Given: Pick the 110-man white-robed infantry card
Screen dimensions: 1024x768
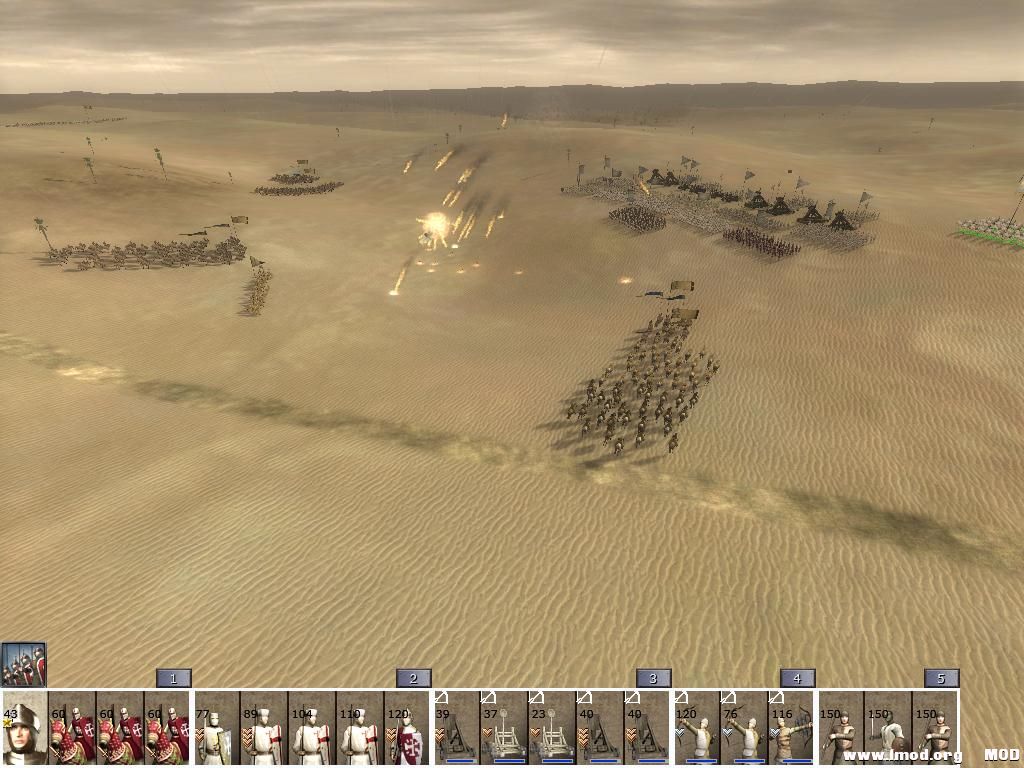Looking at the screenshot, I should [x=360, y=728].
